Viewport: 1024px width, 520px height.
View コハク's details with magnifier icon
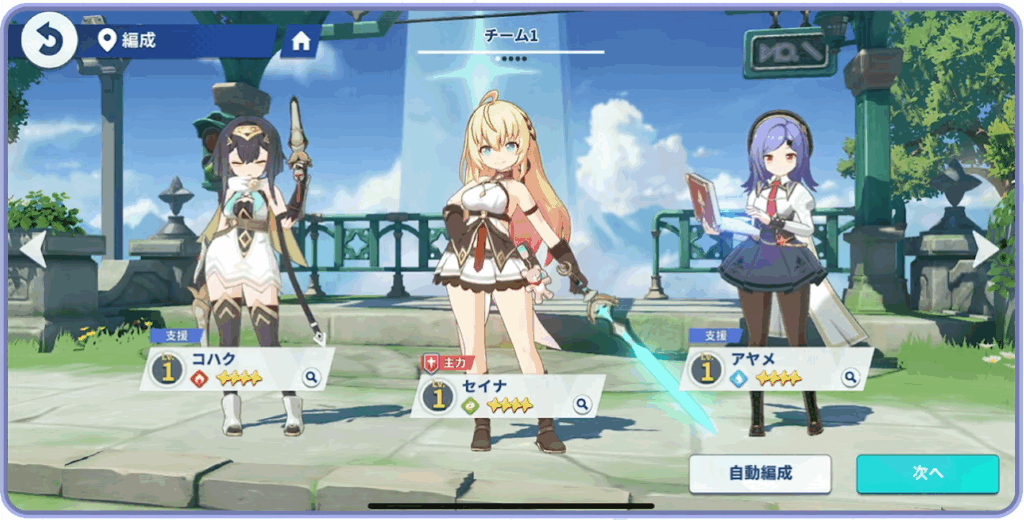coord(312,378)
